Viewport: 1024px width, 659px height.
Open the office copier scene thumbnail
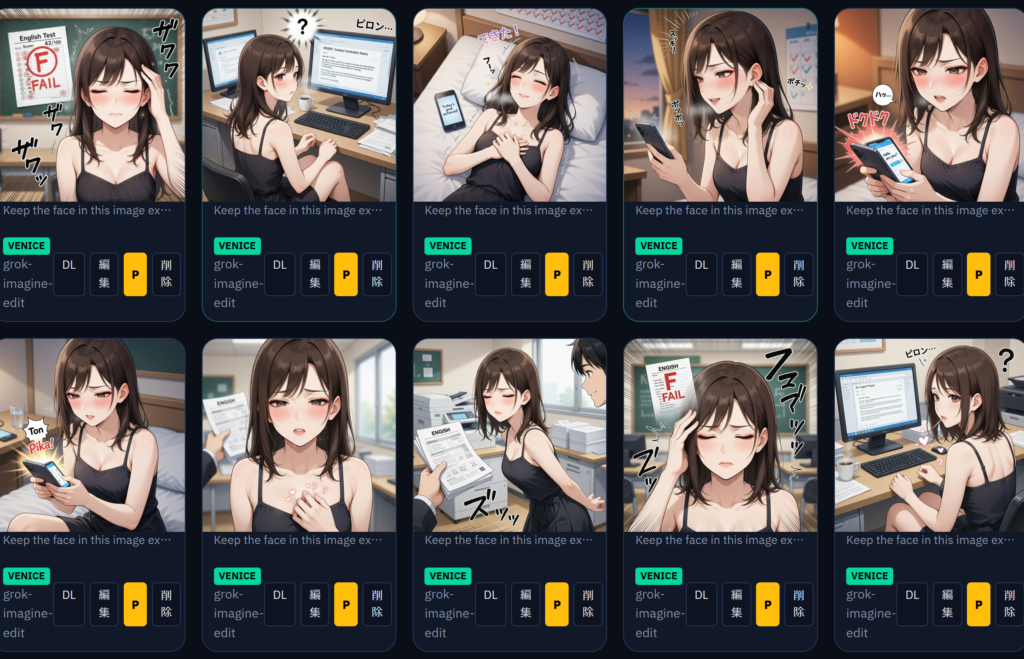(509, 435)
